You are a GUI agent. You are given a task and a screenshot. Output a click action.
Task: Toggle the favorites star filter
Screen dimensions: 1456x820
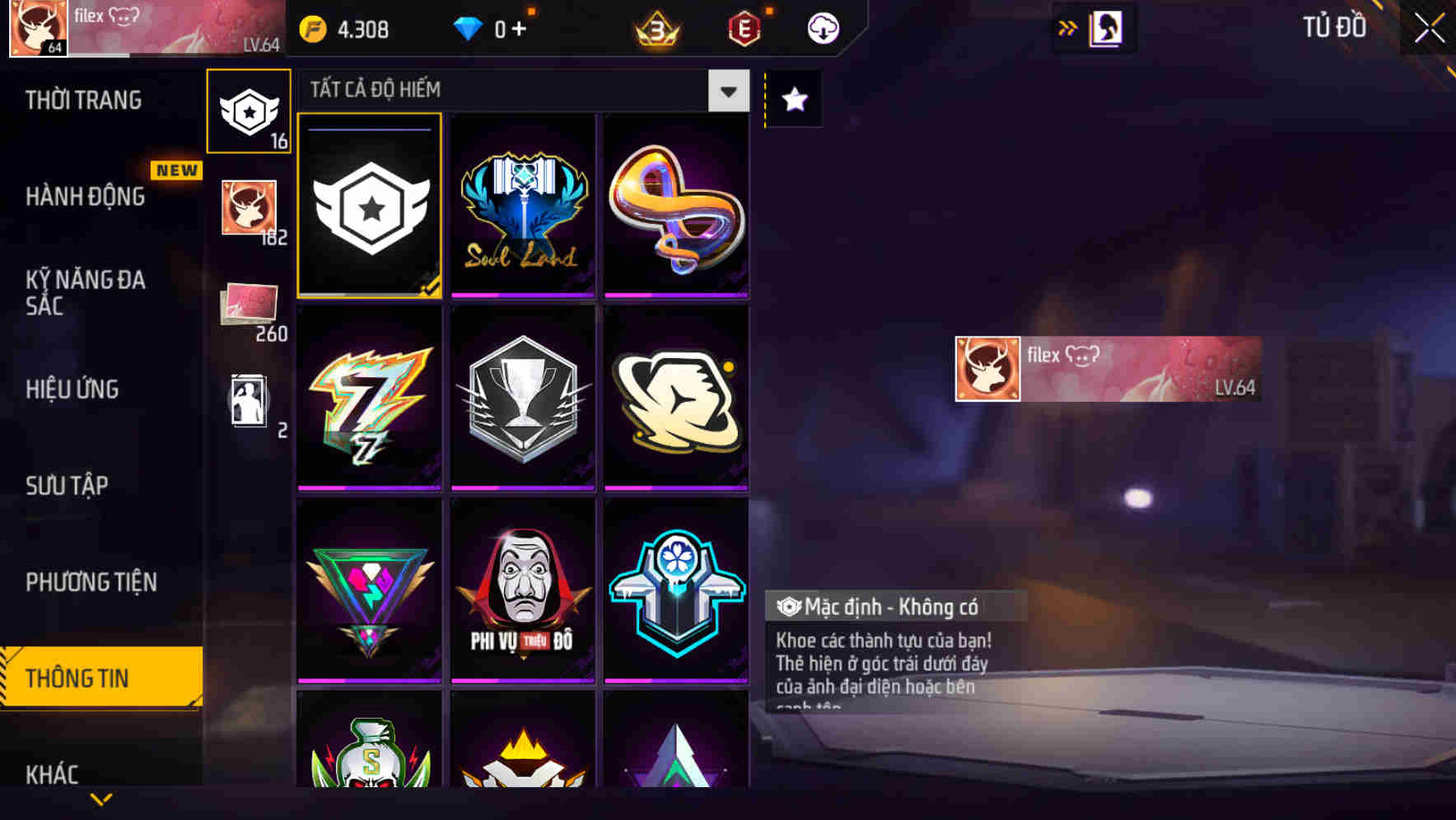point(793,100)
